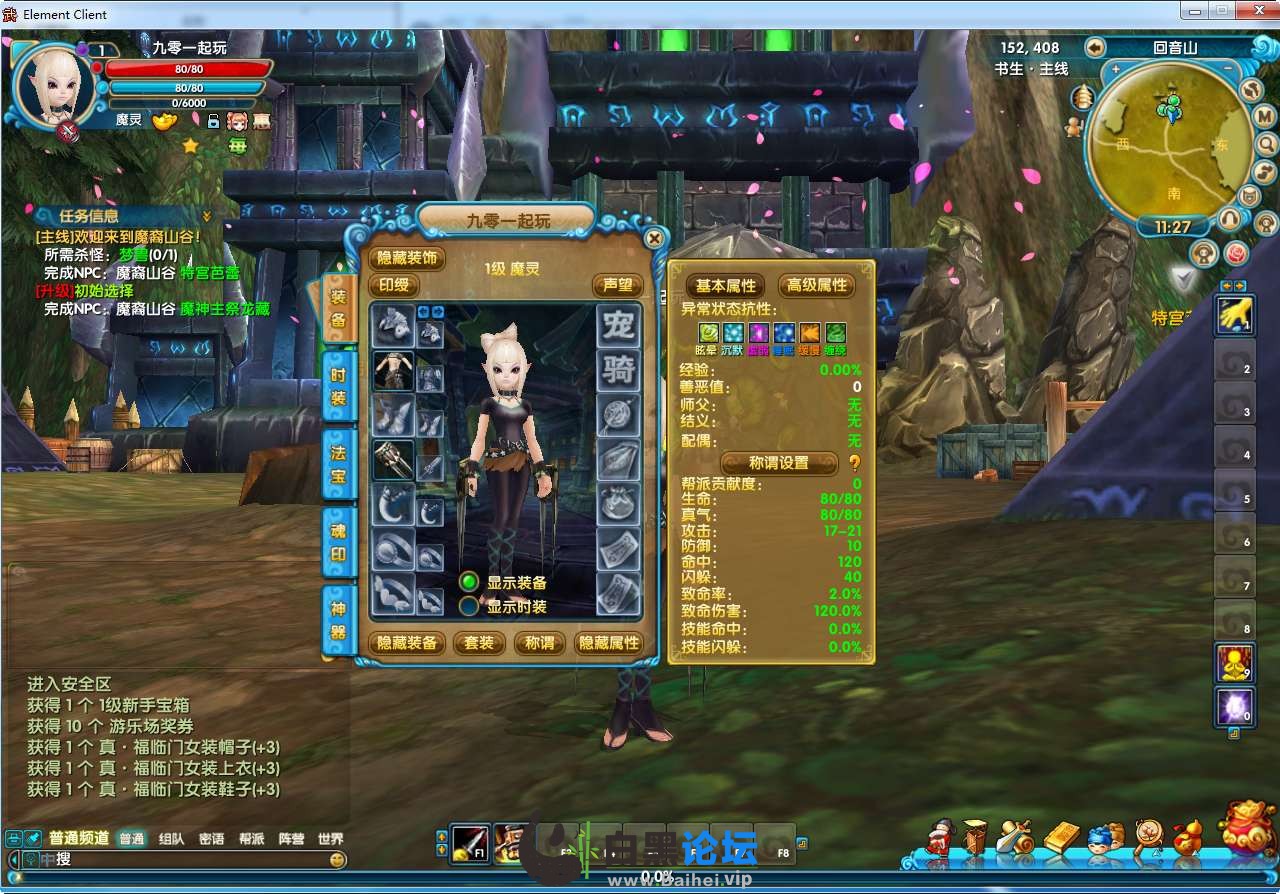Select the equipped claw weapon slot
This screenshot has height=894, width=1280.
(392, 460)
